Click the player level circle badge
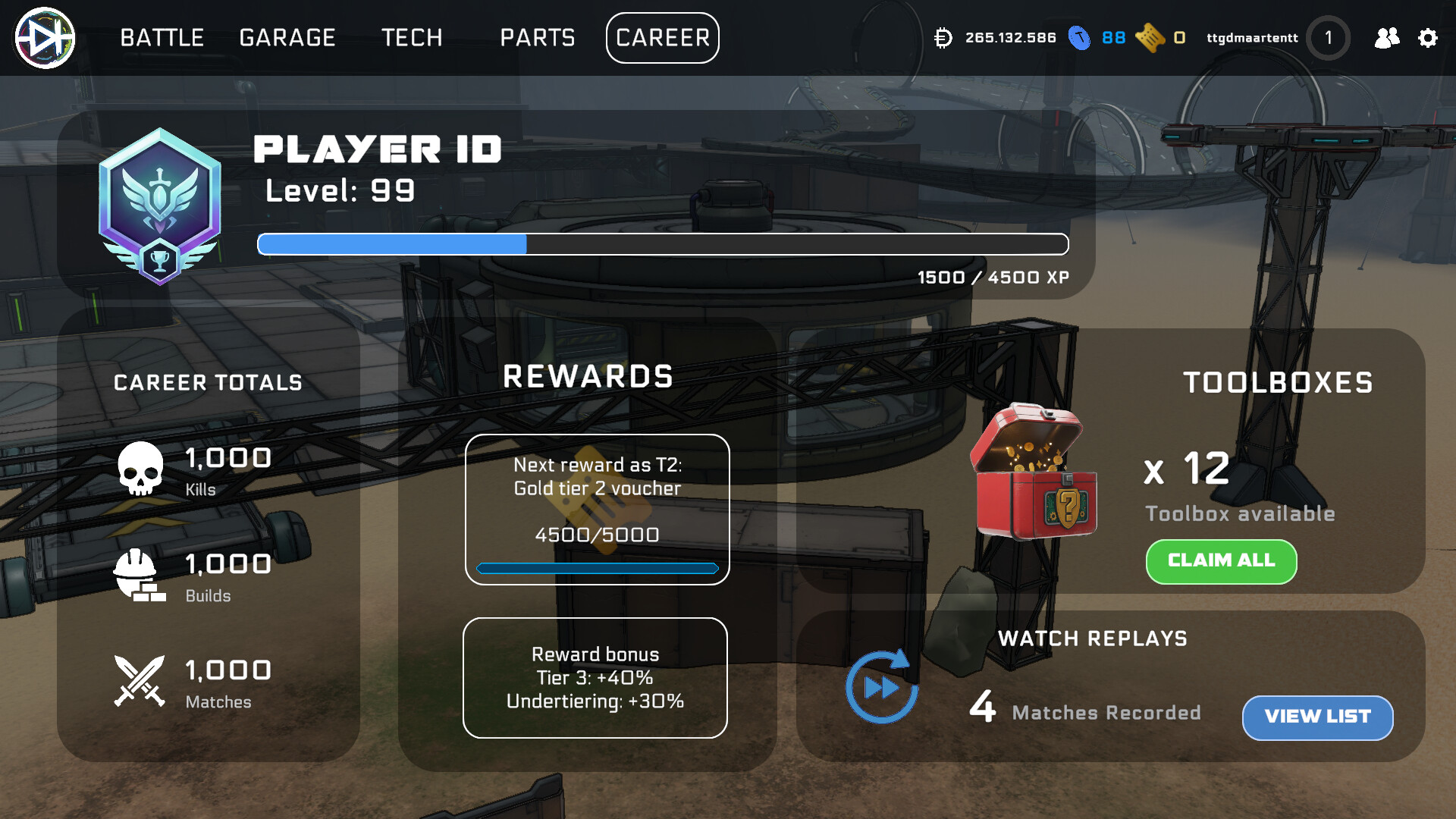1456x819 pixels. point(1328,38)
